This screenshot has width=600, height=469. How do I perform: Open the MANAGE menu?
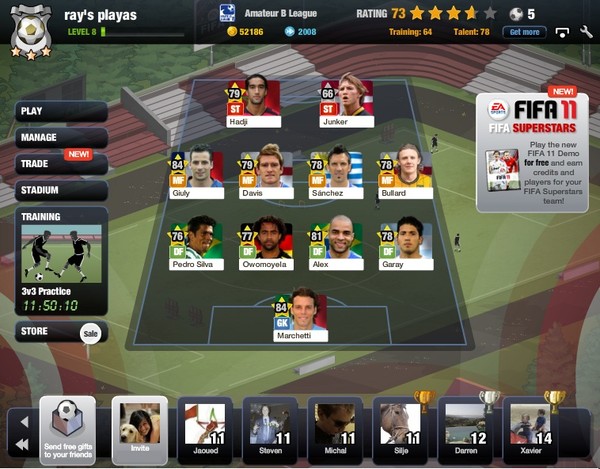[x=60, y=137]
